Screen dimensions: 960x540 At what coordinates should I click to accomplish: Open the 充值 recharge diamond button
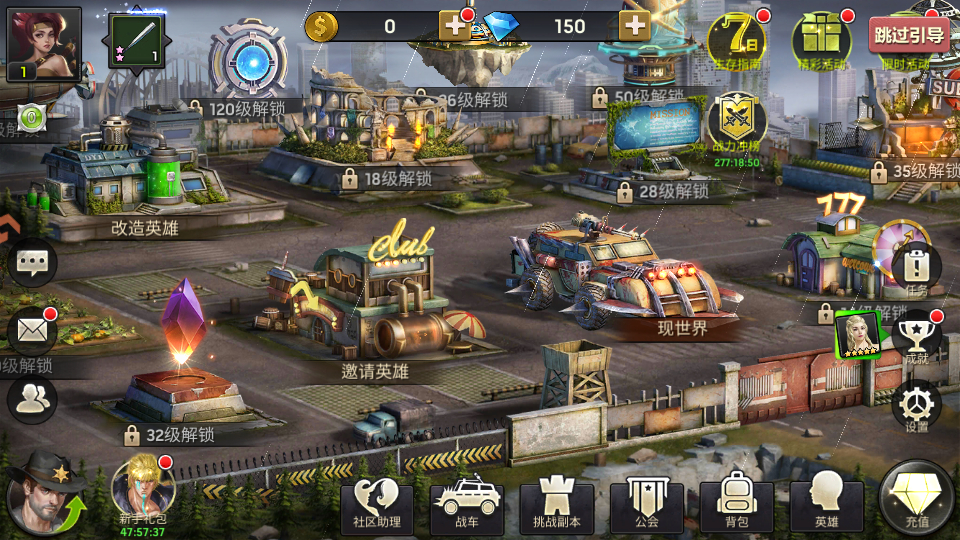917,499
